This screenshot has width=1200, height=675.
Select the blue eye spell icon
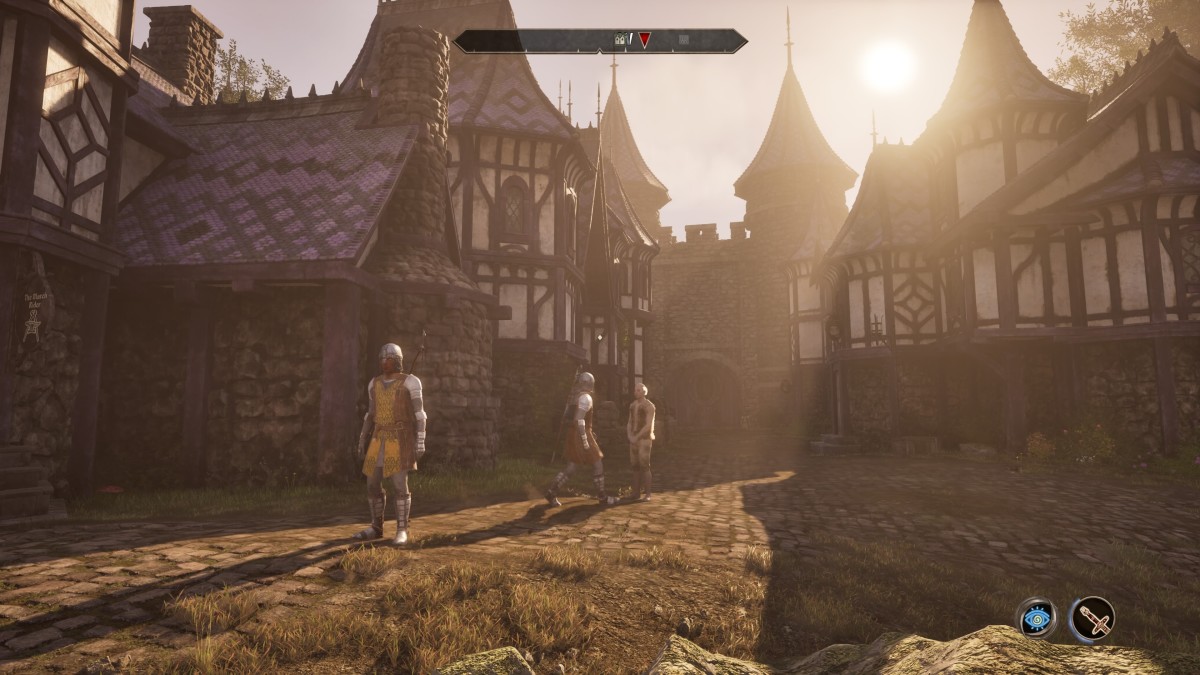[1037, 619]
